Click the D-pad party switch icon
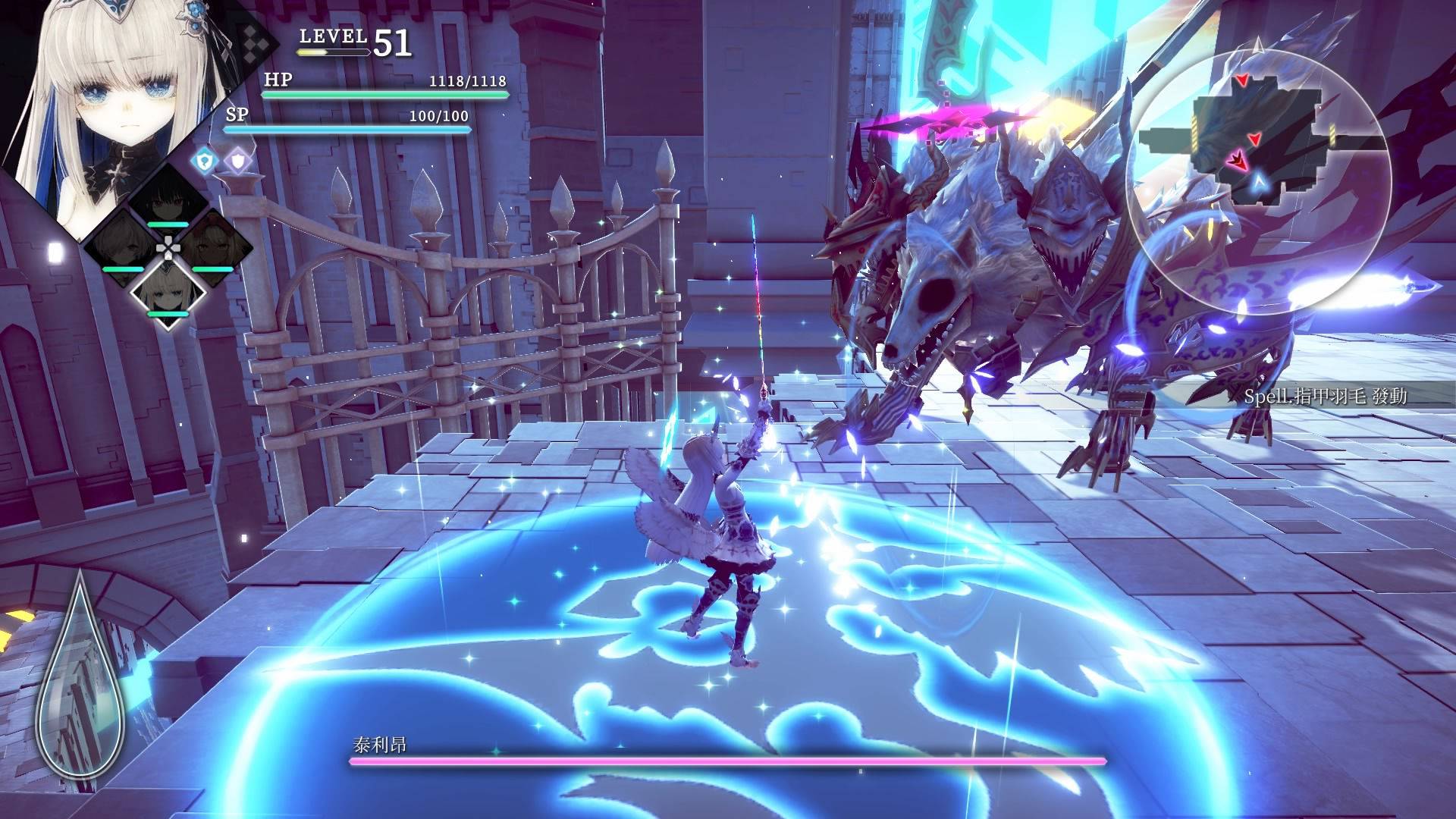This screenshot has height=819, width=1456. pos(169,247)
